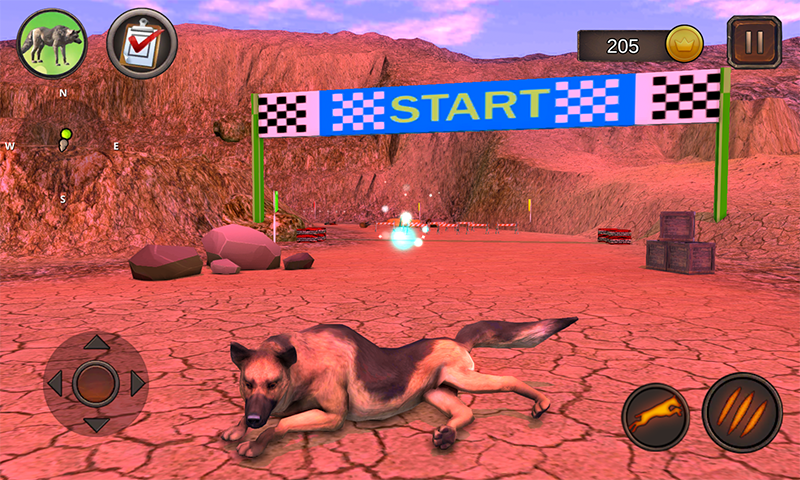Pause the game
800x480 pixels.
click(754, 43)
